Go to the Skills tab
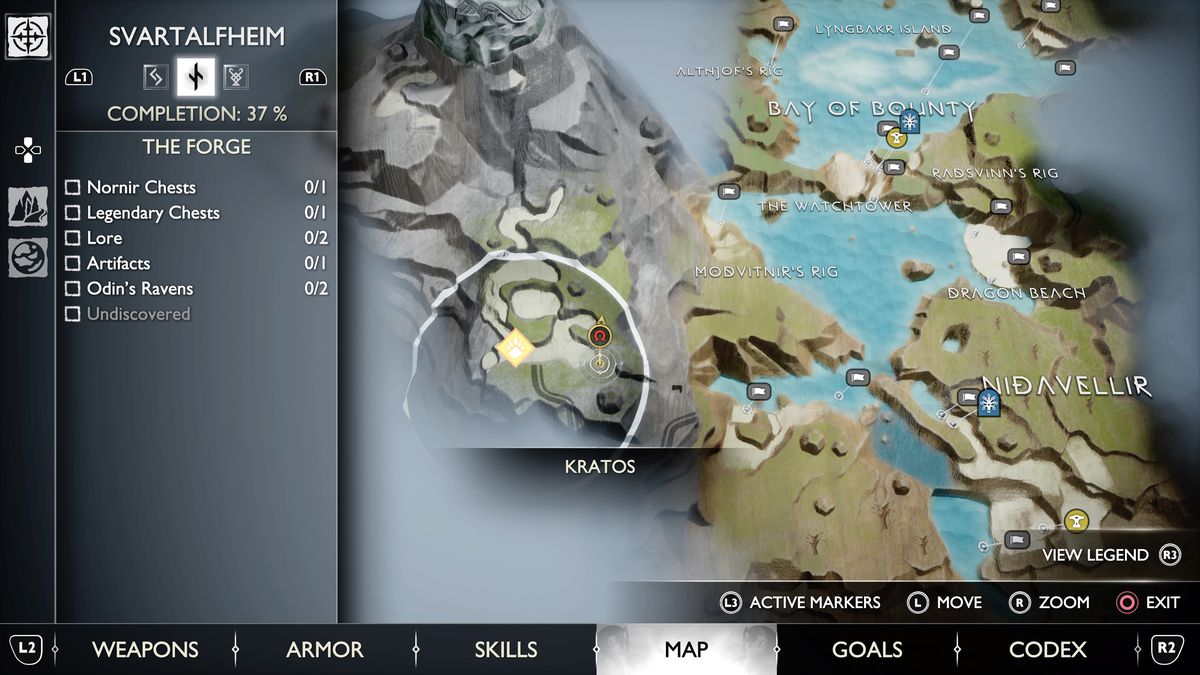 [505, 649]
